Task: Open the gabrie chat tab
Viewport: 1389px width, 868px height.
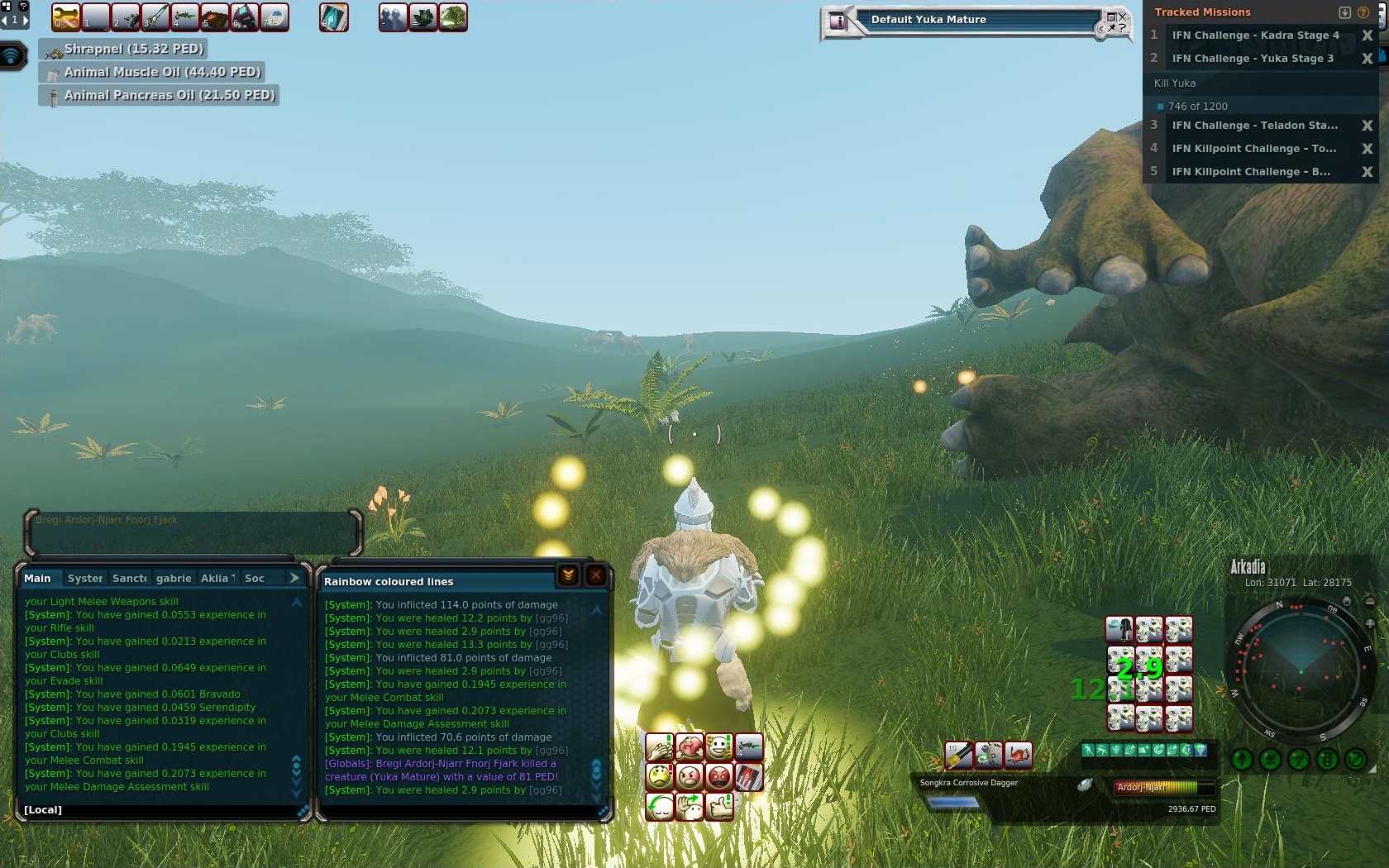Action: [174, 579]
